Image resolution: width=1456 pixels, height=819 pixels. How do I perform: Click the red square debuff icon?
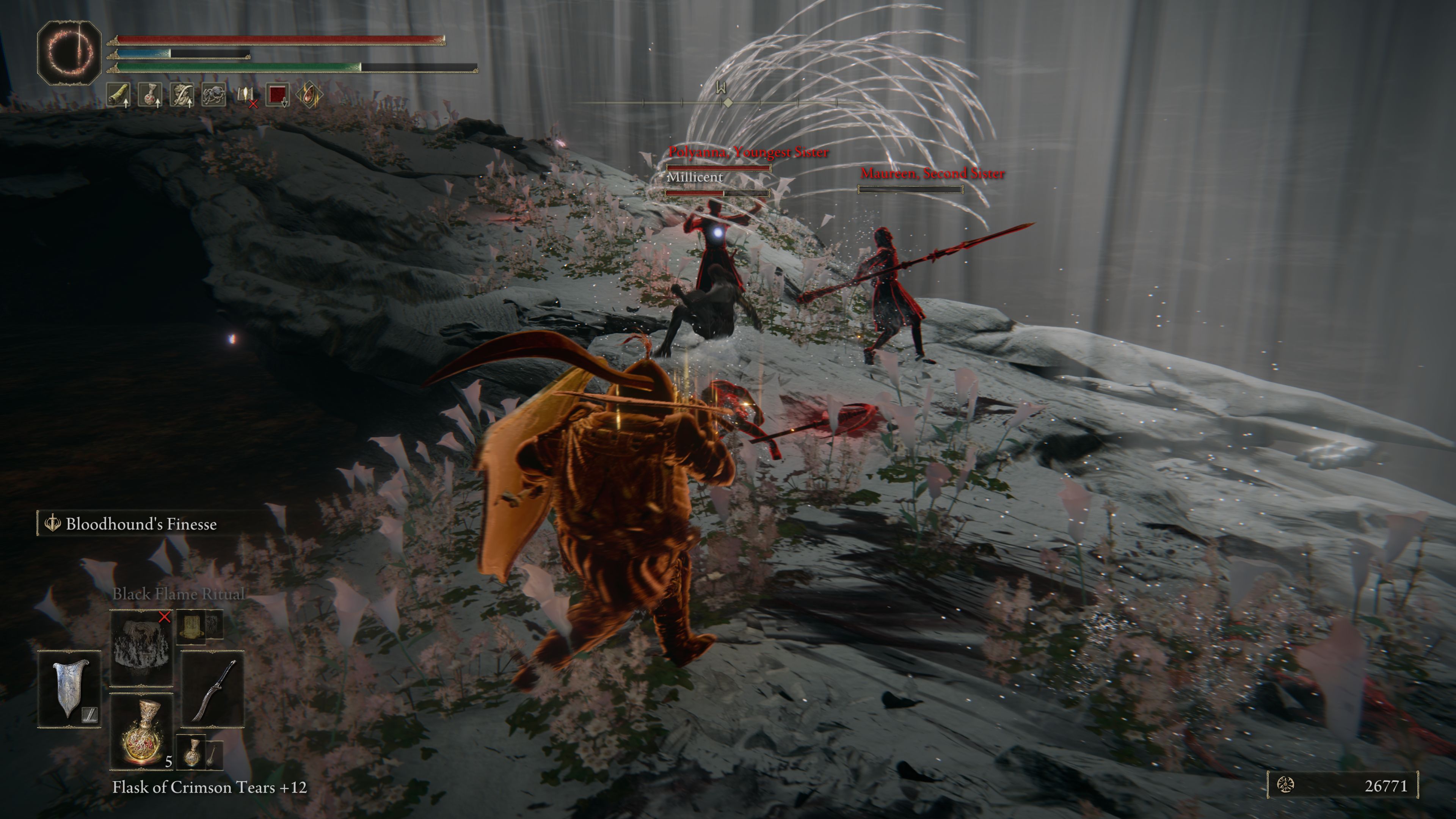[x=277, y=95]
